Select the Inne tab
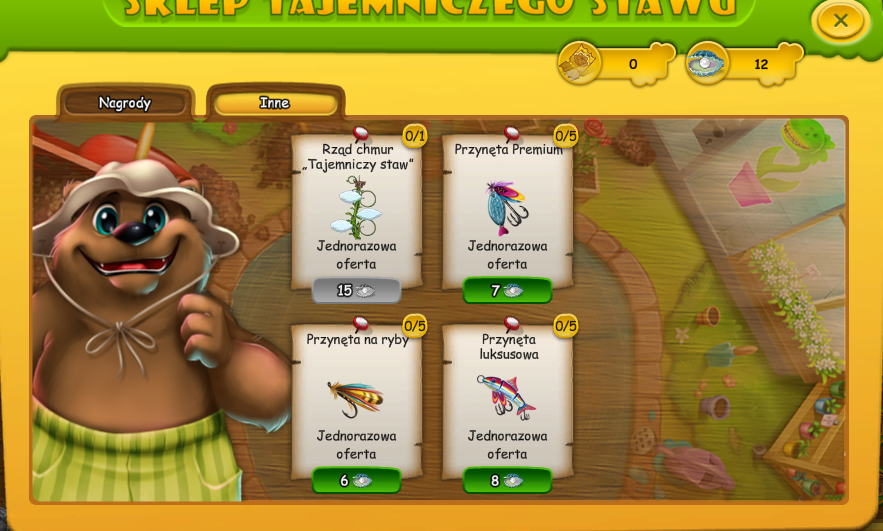Screen dimensions: 883x531 pos(275,103)
